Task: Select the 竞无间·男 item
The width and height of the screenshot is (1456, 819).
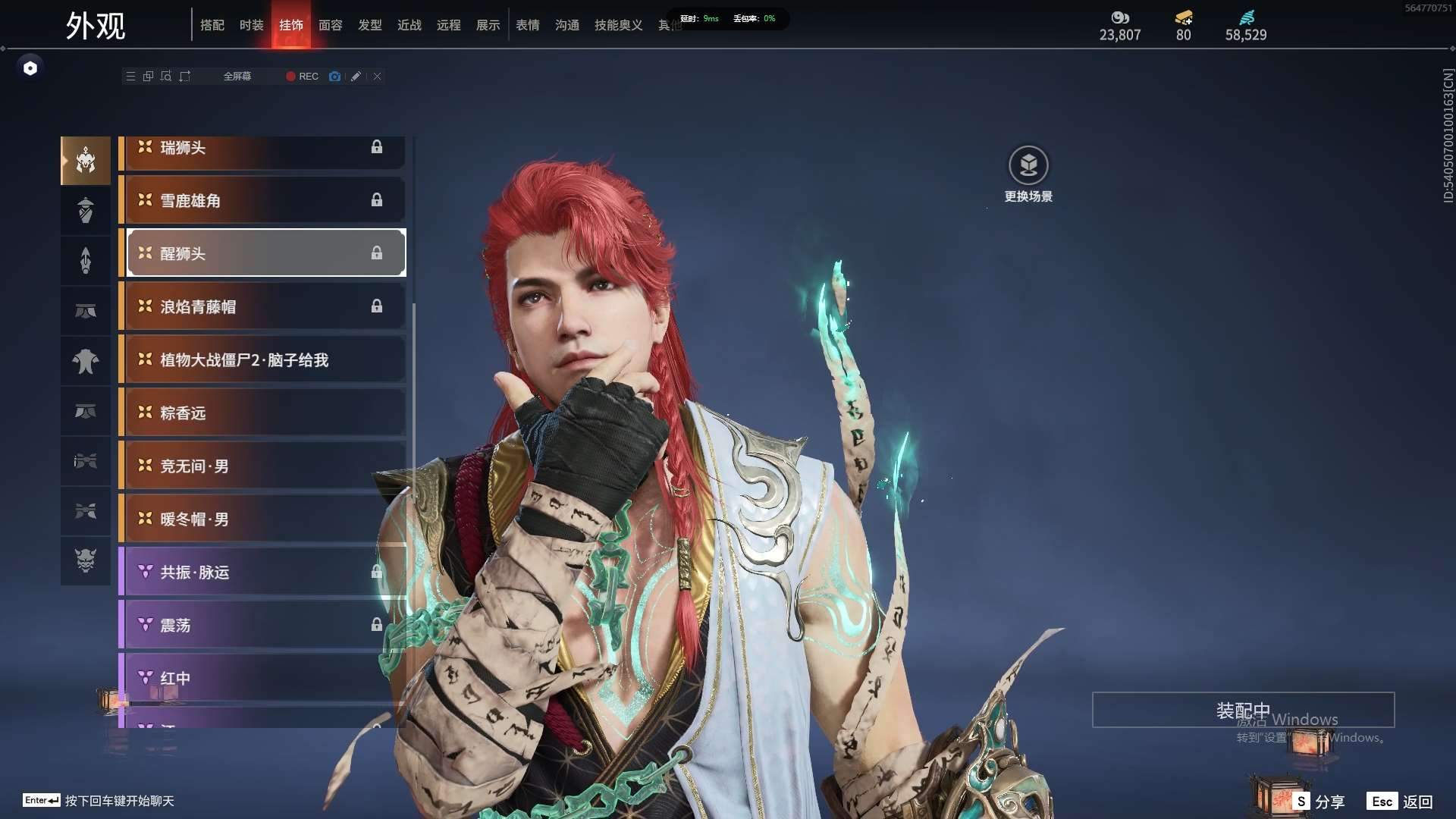Action: tap(262, 466)
